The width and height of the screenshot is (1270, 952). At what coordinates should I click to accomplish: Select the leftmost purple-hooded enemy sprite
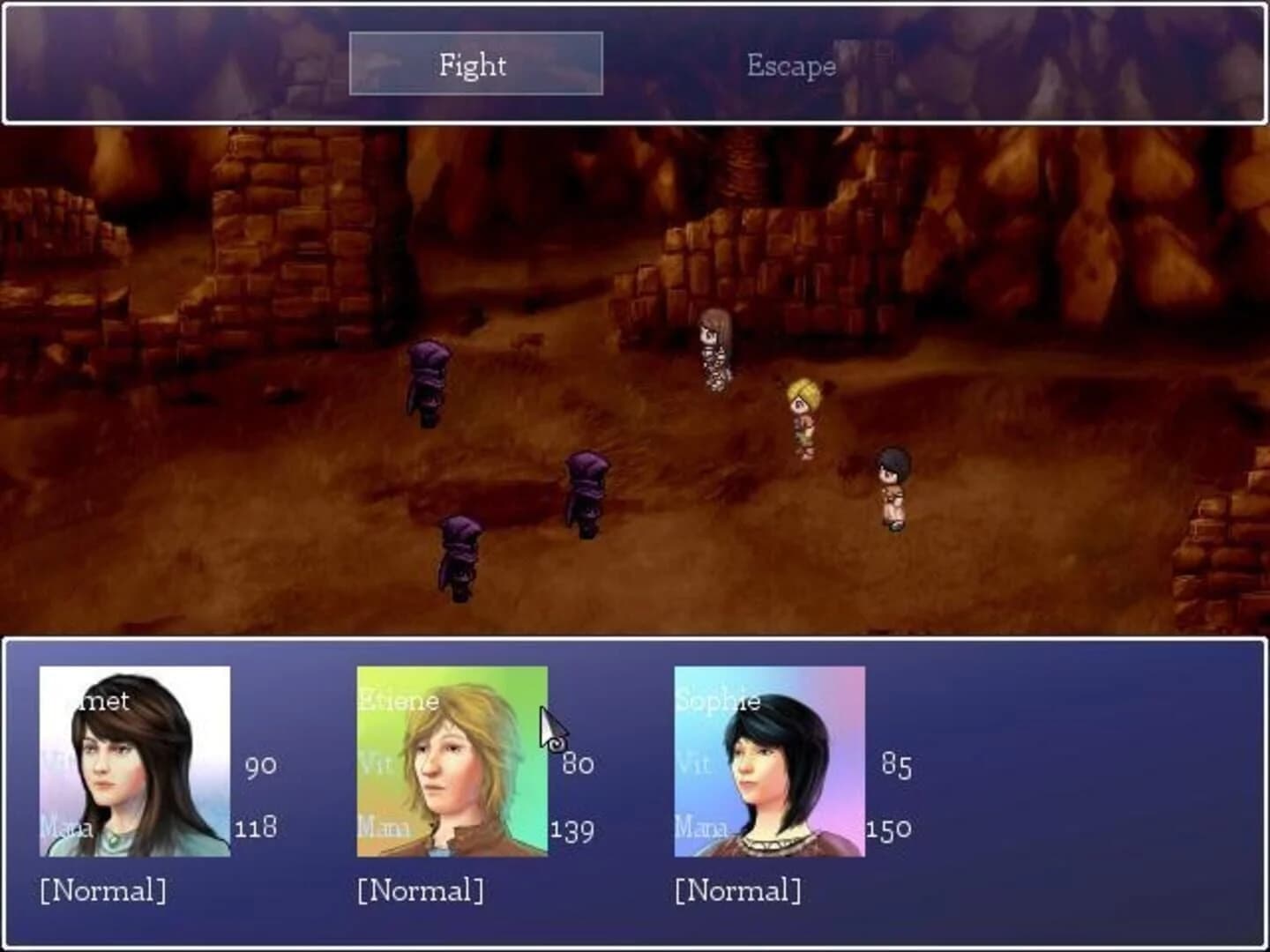click(x=428, y=379)
